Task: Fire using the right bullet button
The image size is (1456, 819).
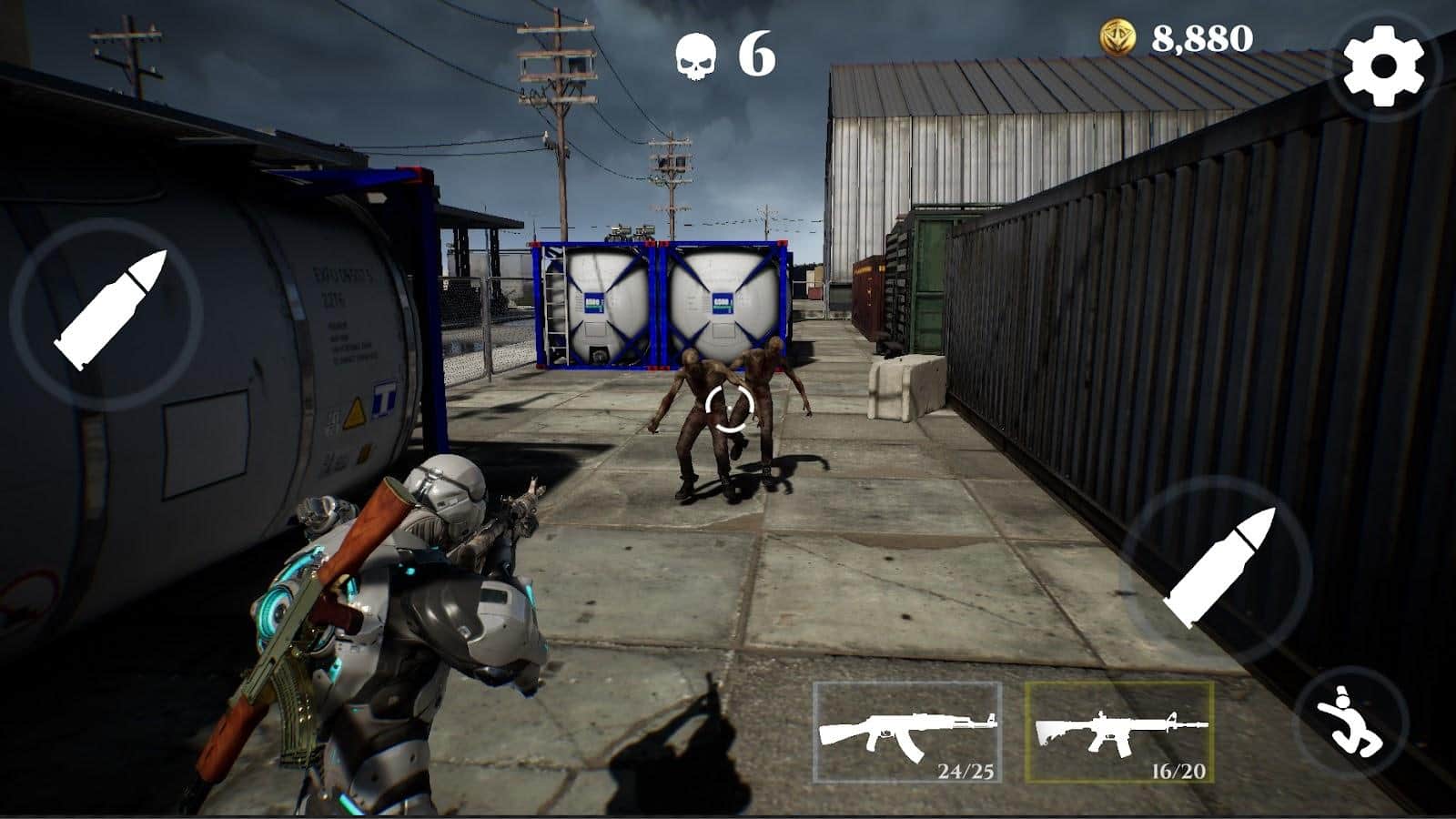Action: click(1218, 570)
